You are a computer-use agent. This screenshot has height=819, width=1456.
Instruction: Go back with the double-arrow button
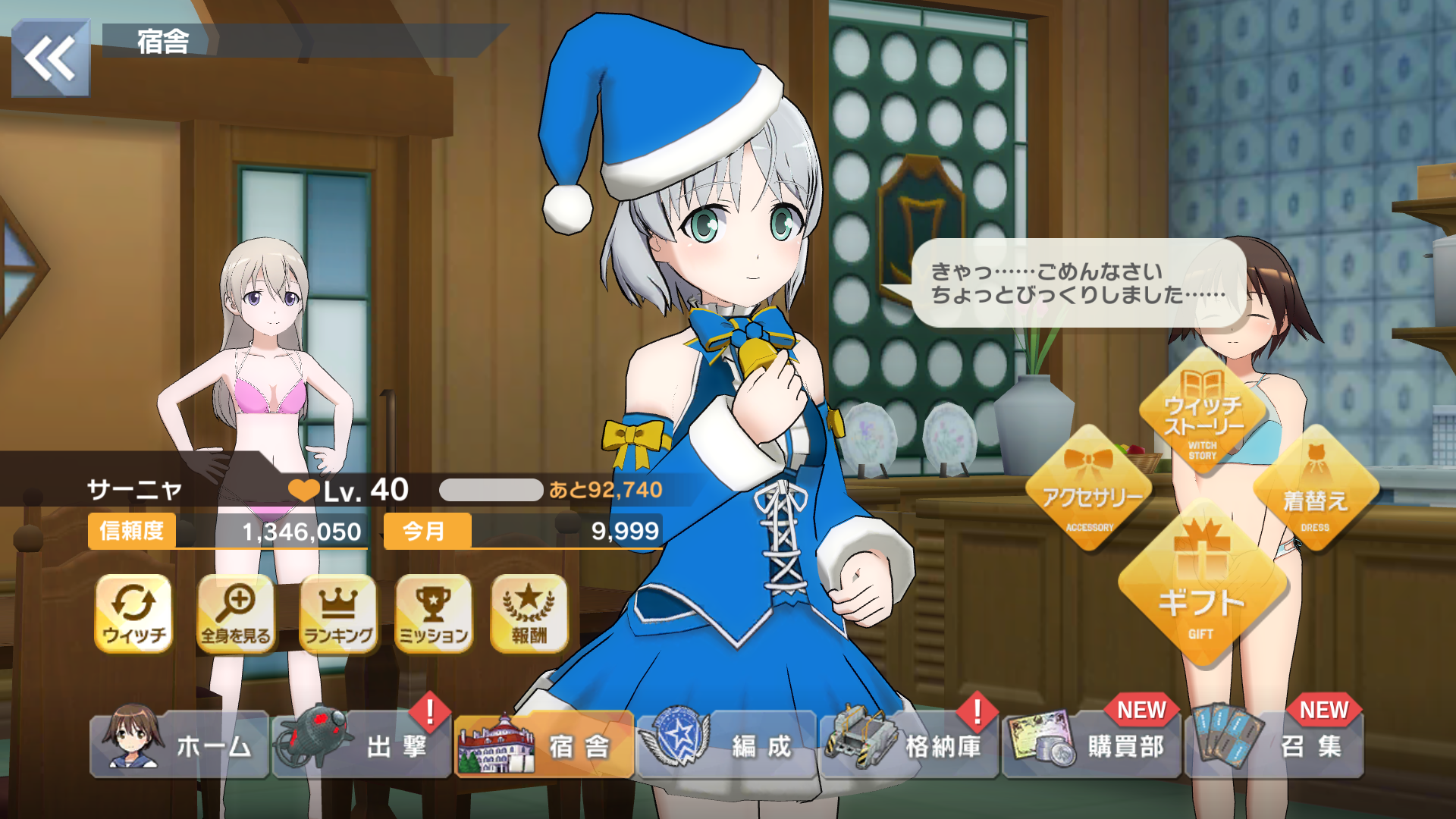(x=51, y=58)
